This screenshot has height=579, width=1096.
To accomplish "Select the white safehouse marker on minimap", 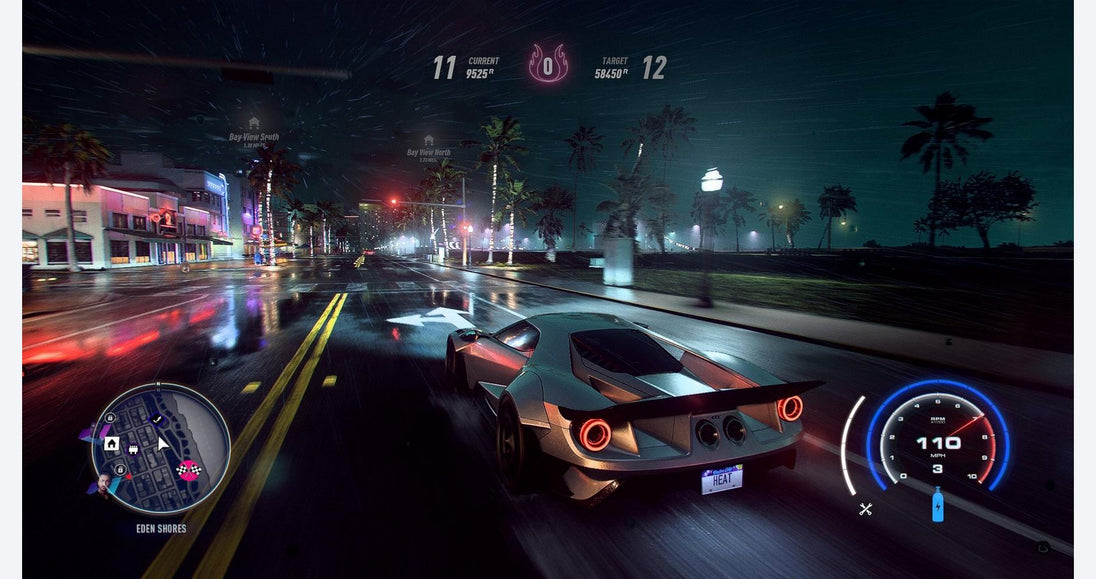I will click(112, 443).
